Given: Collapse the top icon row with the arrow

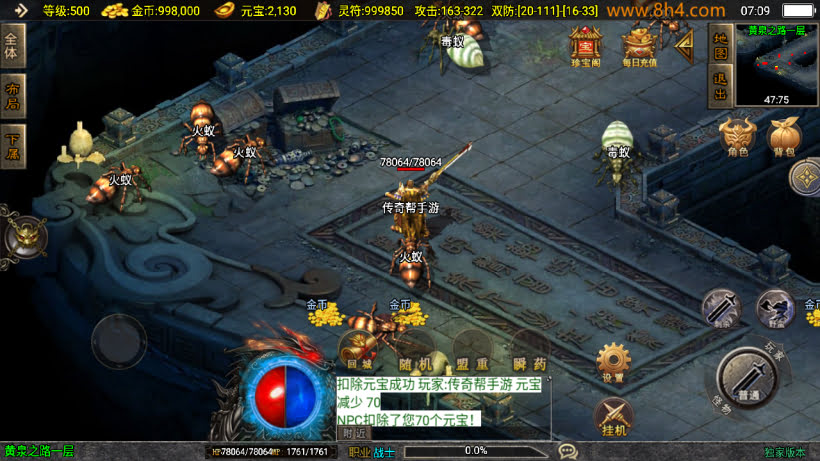Looking at the screenshot, I should [684, 44].
